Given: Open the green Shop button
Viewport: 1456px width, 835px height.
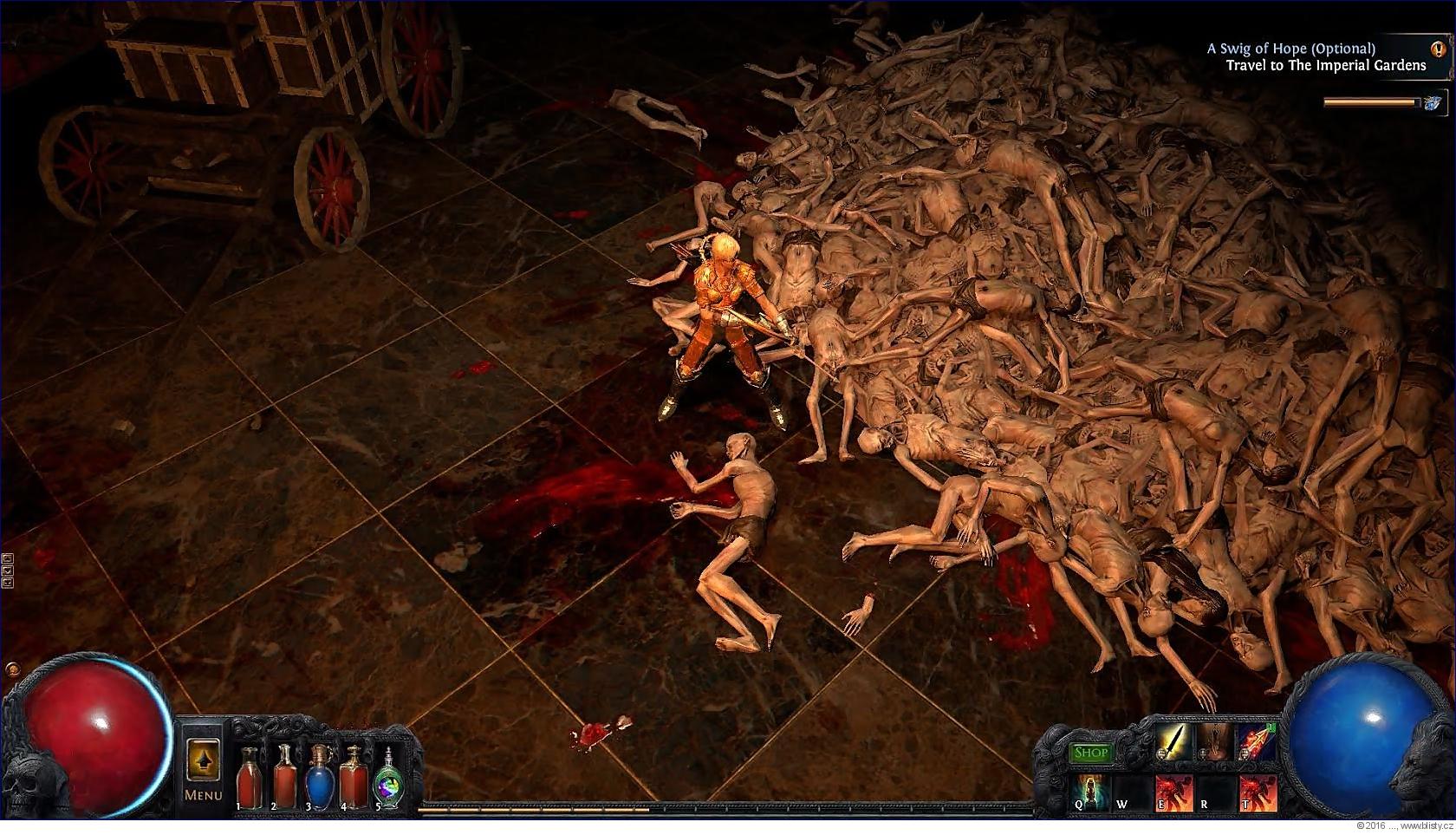Looking at the screenshot, I should pos(1091,753).
